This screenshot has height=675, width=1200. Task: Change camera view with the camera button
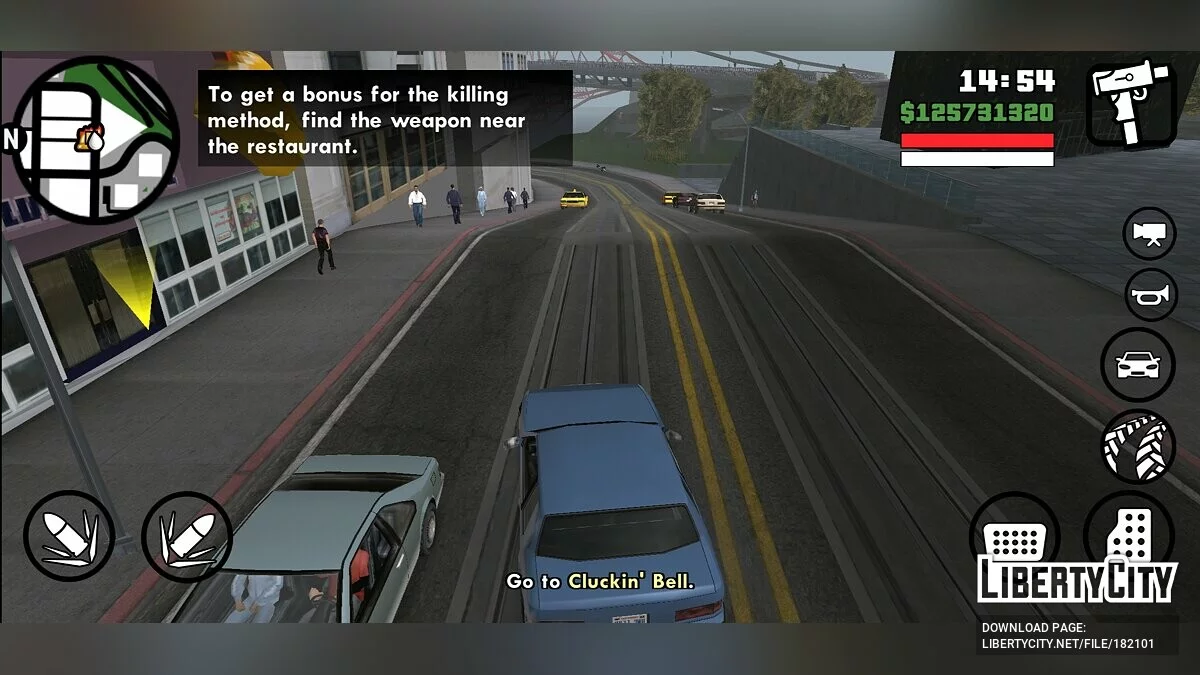(x=1148, y=234)
